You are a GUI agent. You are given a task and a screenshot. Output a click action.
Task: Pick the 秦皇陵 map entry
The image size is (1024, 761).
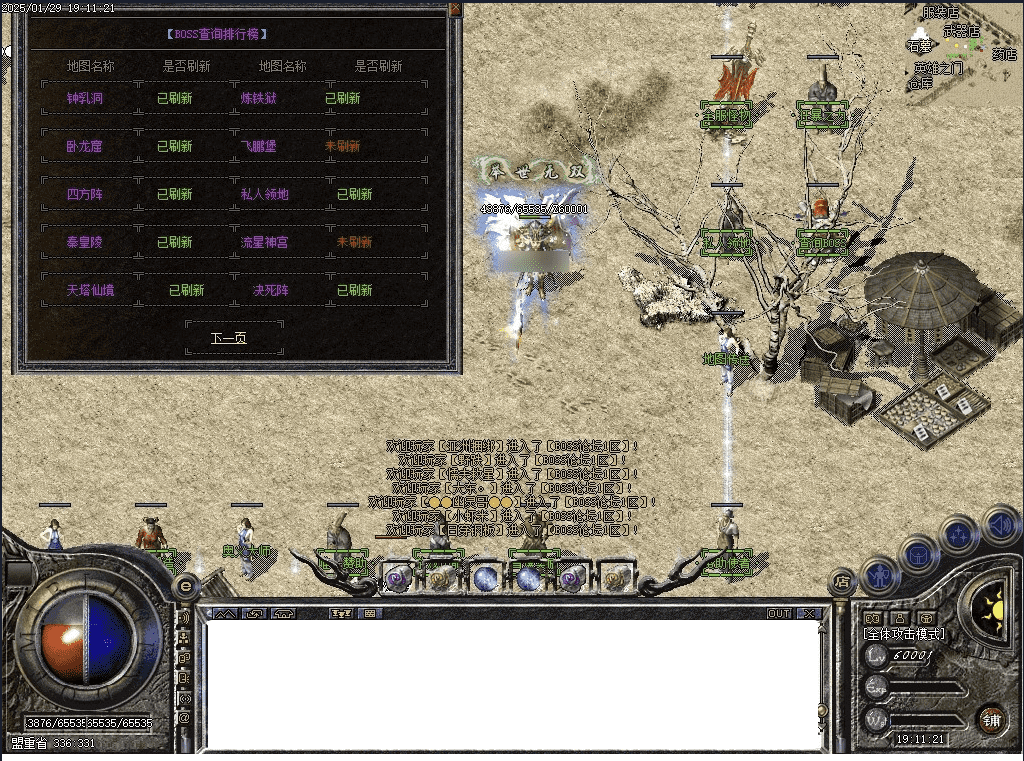85,242
